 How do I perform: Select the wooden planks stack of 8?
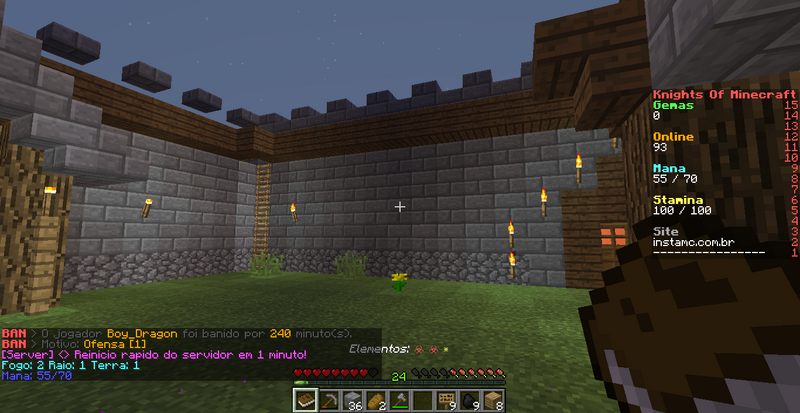[494, 400]
